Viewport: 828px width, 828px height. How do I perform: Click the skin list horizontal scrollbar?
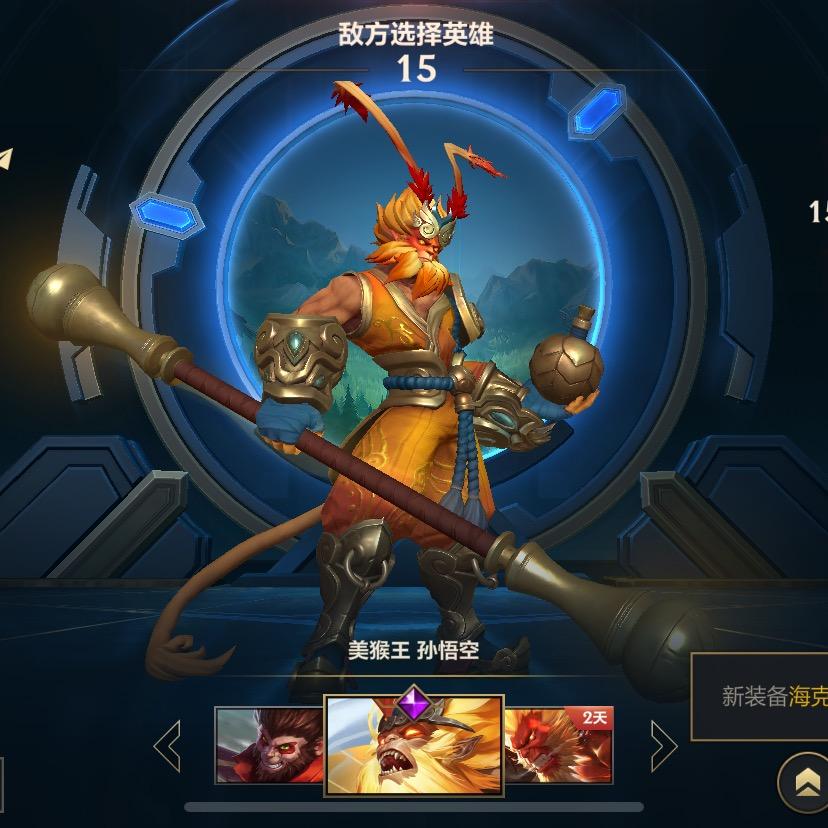coord(413,806)
